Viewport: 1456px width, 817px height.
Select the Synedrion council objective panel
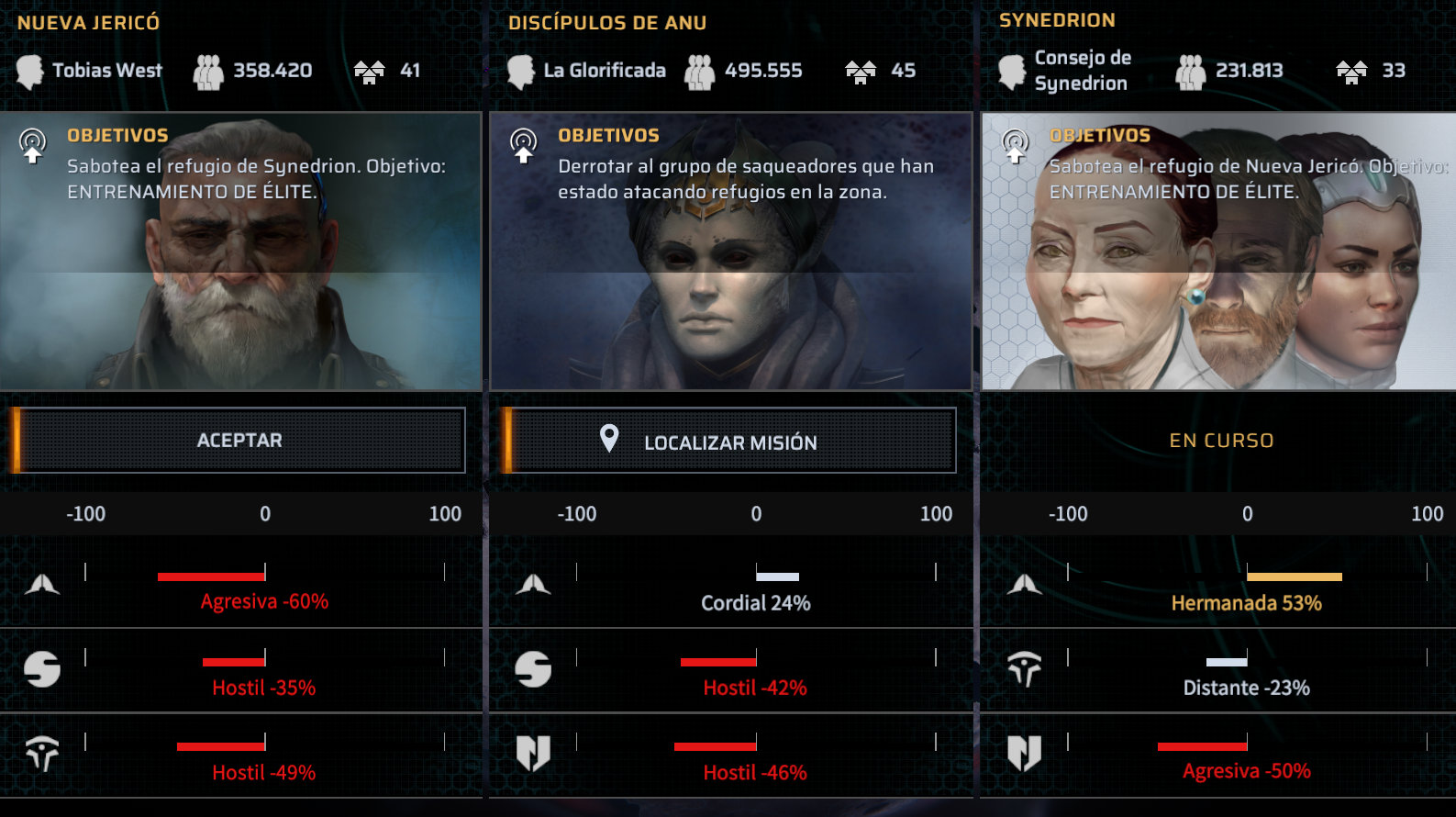pos(1218,251)
